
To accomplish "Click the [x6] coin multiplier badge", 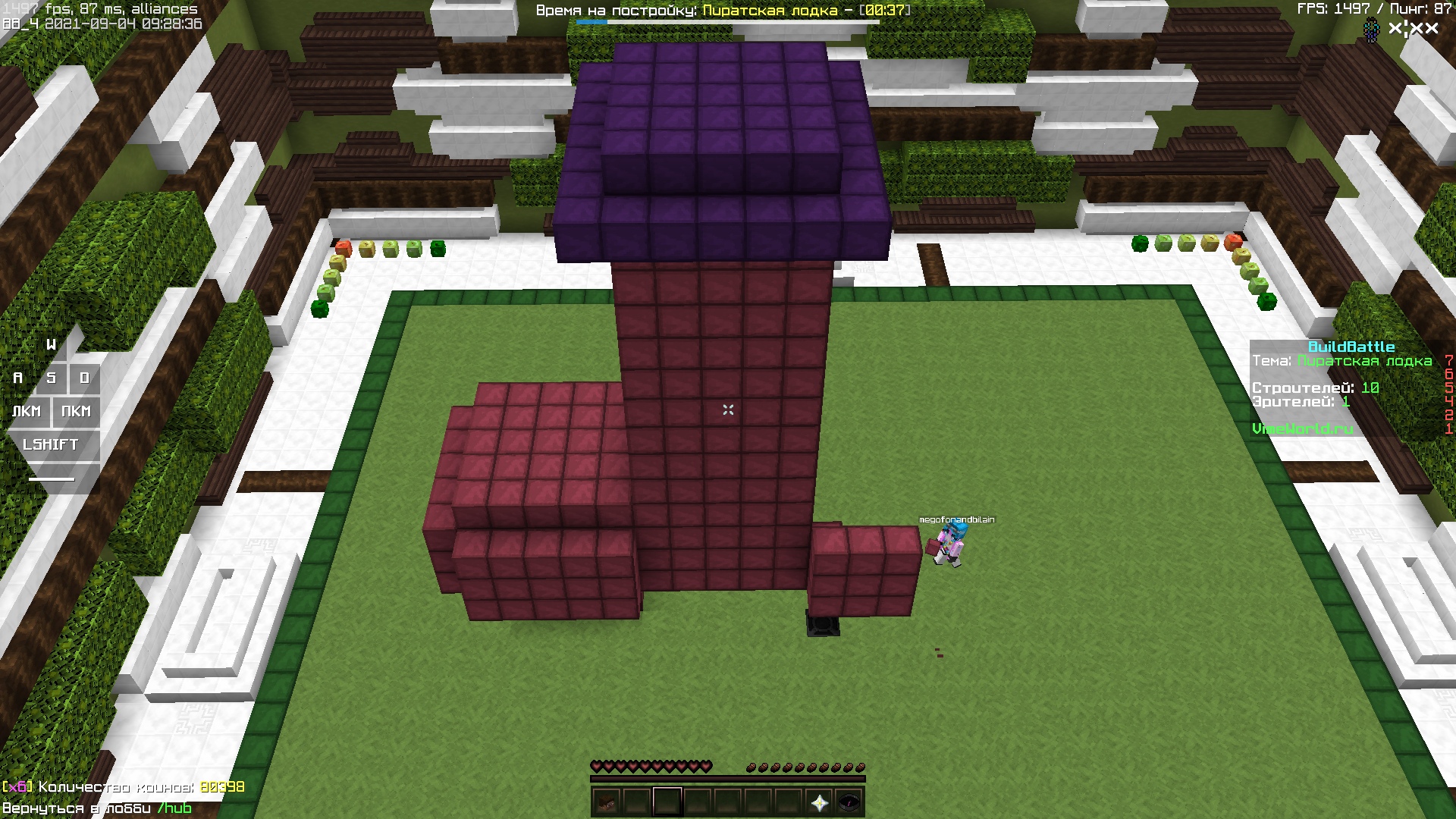I will coord(17,788).
